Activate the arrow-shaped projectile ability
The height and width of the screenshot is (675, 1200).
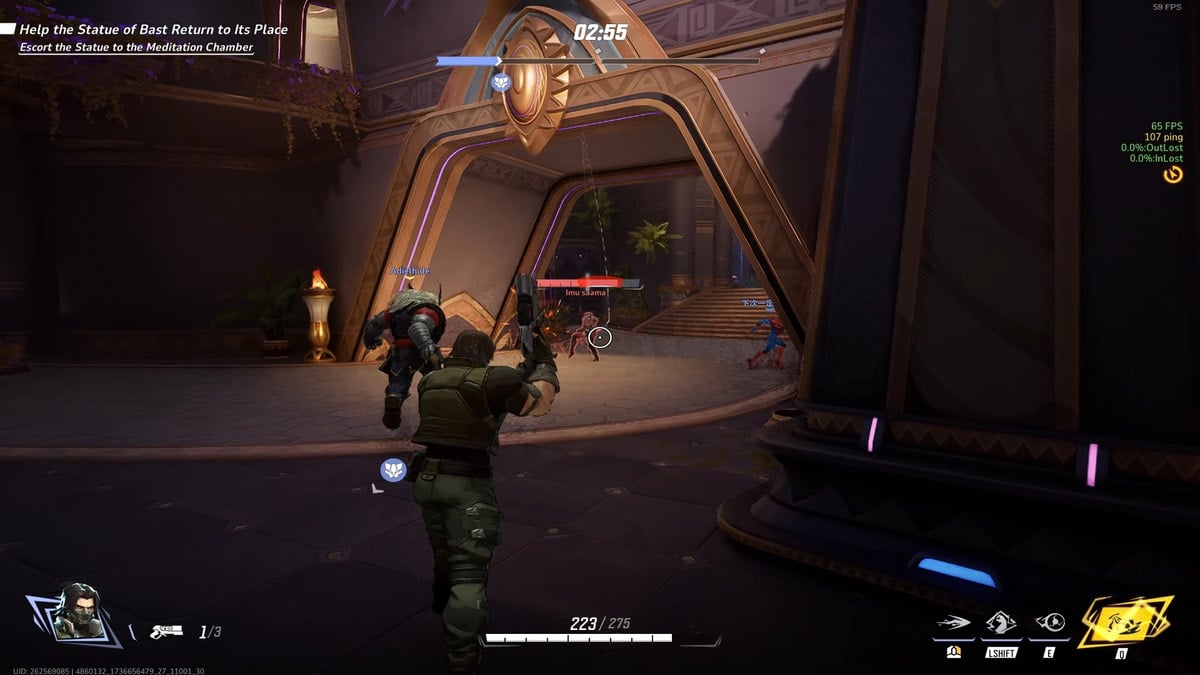[954, 624]
